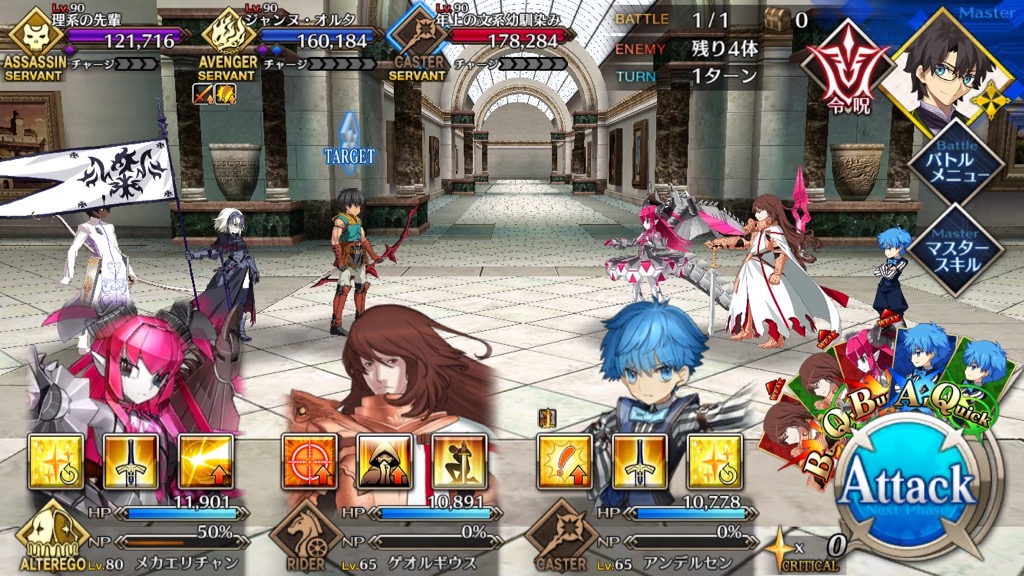Target the Caster enemy 年上の文系幼馴染み

pos(352,255)
